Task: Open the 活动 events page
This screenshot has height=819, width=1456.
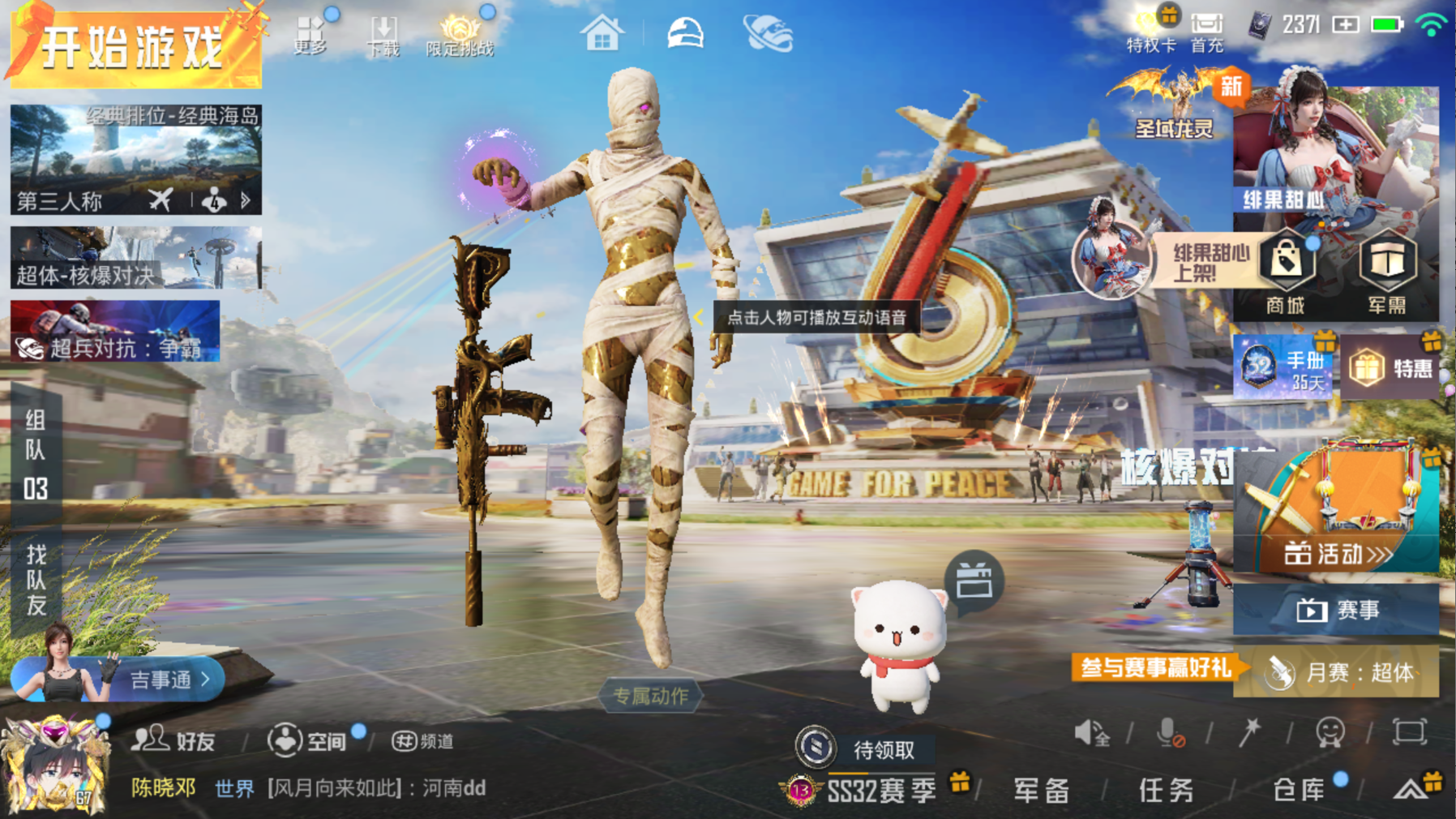Action: [x=1336, y=553]
